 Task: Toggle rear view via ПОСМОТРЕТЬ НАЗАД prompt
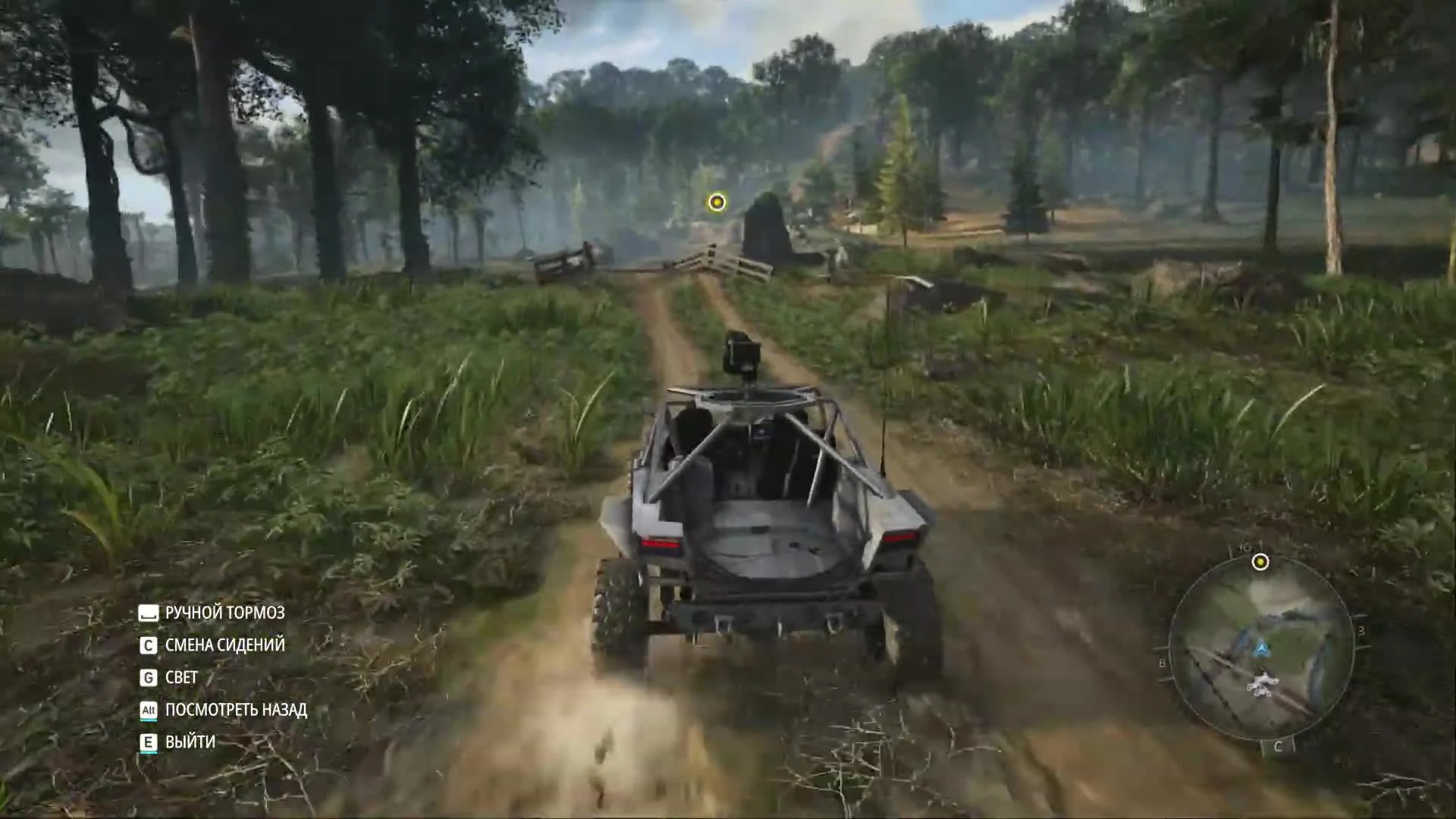[x=236, y=711]
